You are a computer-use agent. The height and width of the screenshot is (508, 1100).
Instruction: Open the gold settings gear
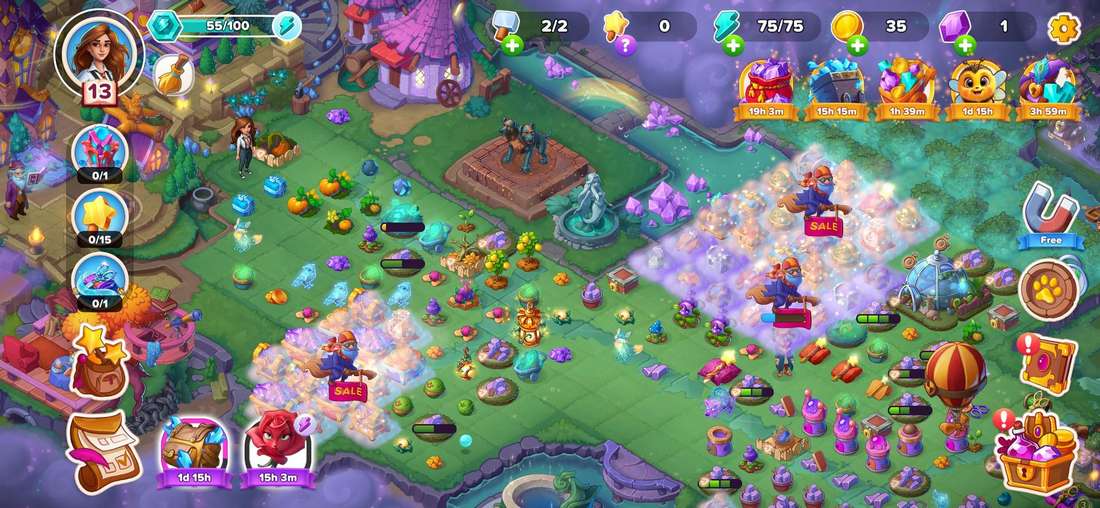click(x=1063, y=28)
